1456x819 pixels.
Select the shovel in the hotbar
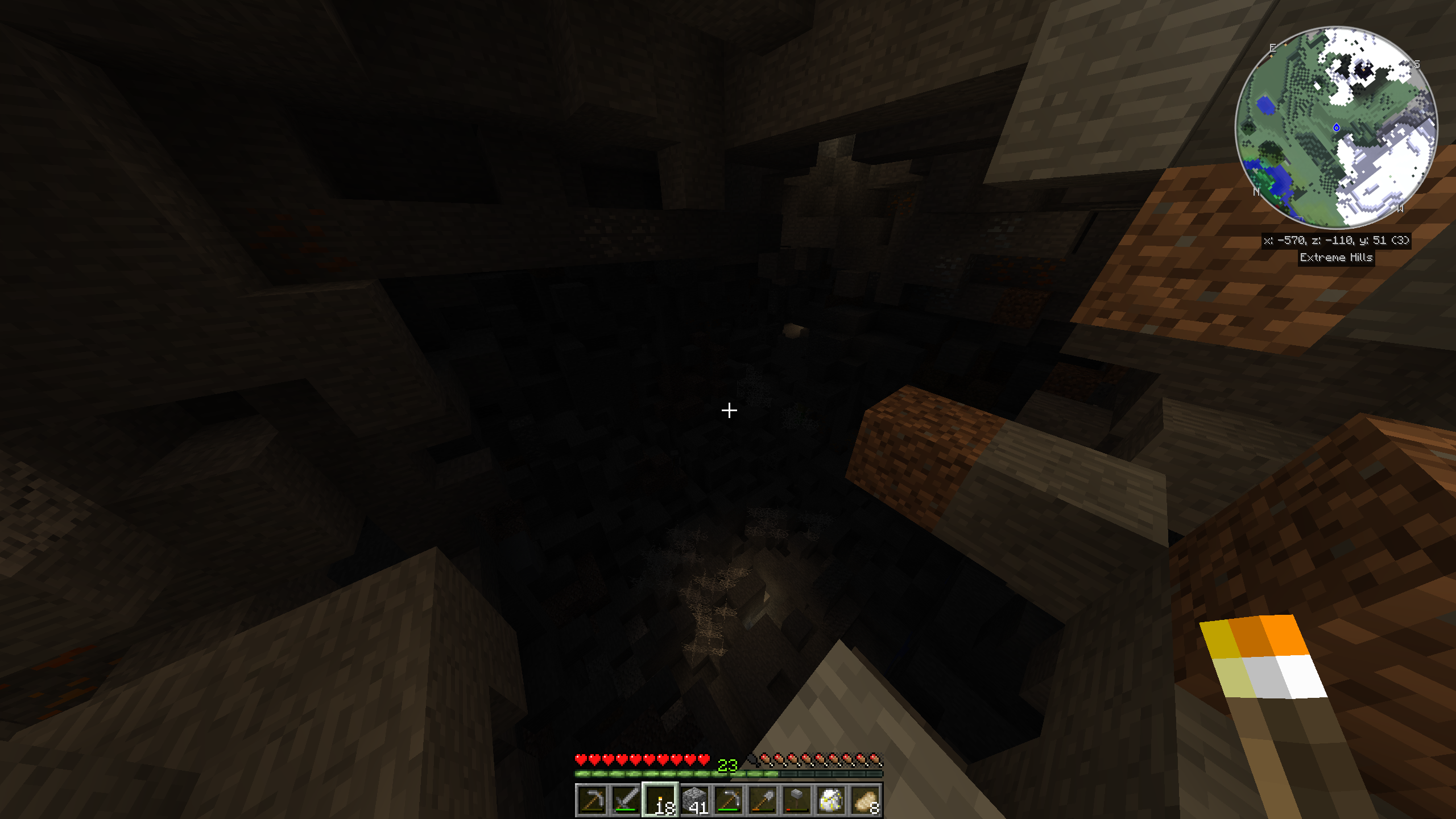(x=763, y=800)
